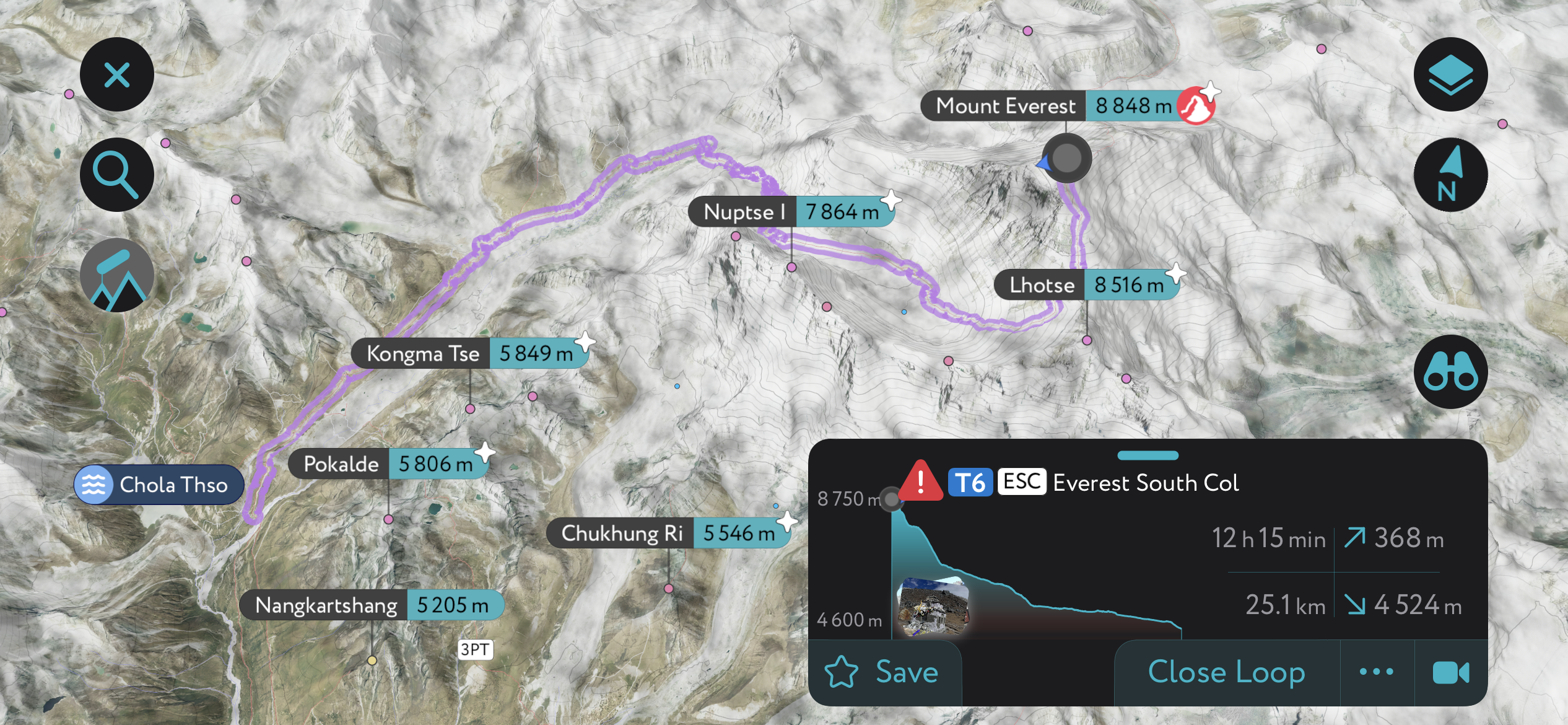The width and height of the screenshot is (1568, 725).
Task: Open the map layers selector
Action: (x=1452, y=74)
